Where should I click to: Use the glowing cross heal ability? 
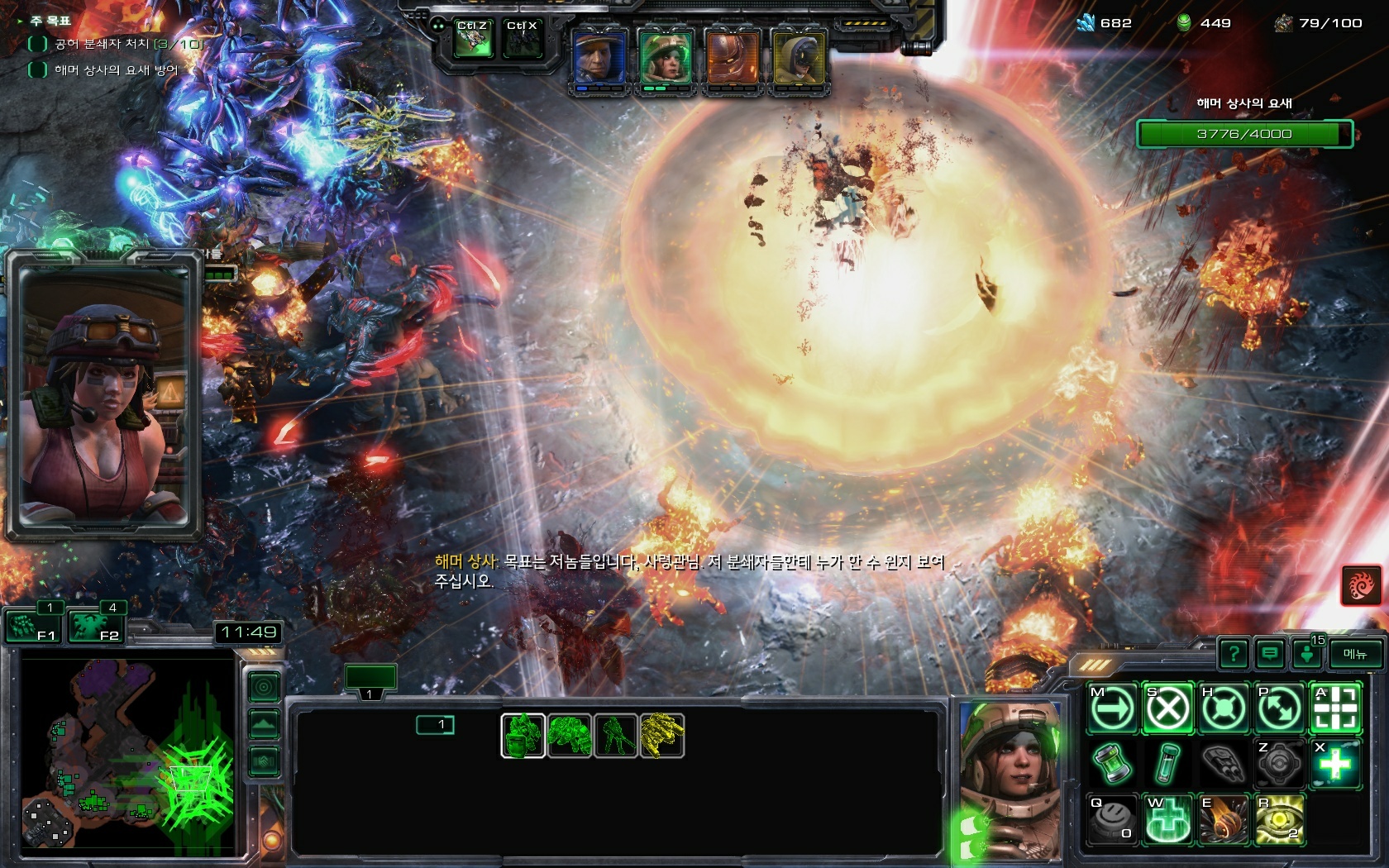click(1334, 764)
